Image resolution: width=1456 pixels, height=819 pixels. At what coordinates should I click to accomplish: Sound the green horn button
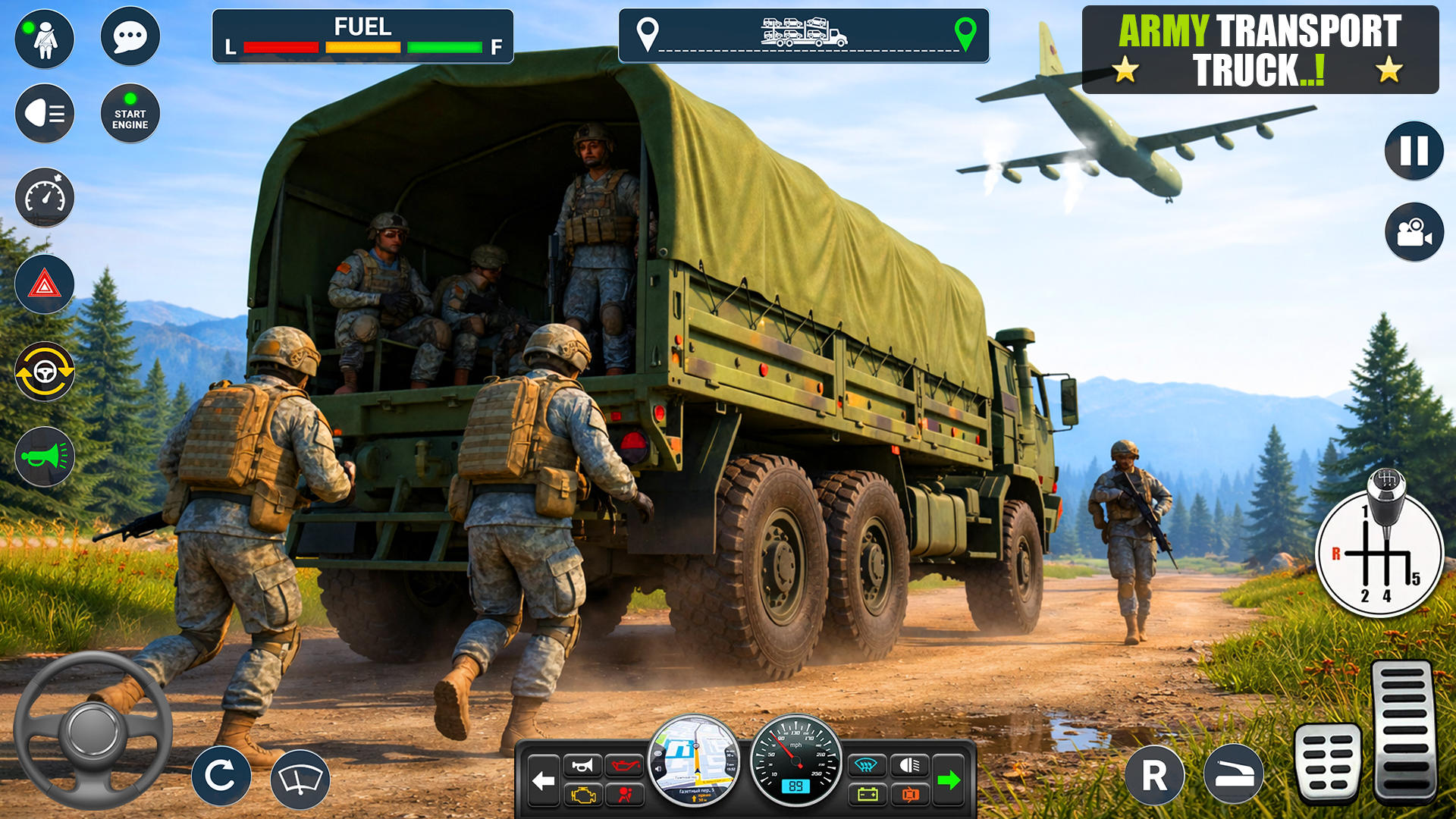click(45, 457)
